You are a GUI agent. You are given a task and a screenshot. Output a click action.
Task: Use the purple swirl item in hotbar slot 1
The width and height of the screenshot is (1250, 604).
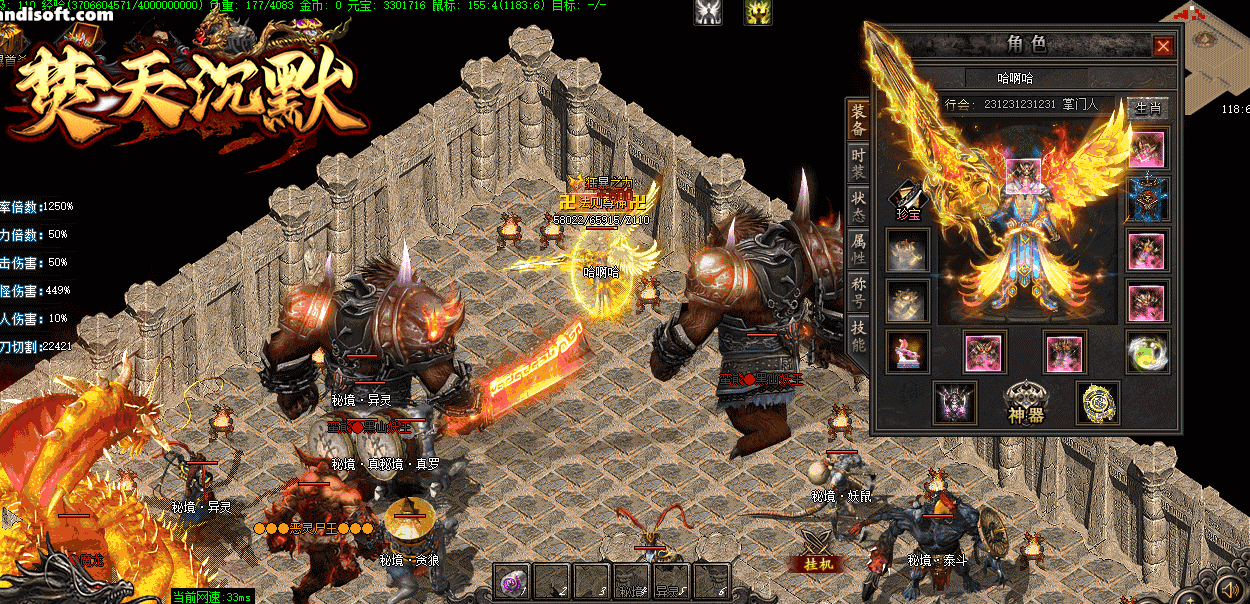pyautogui.click(x=514, y=581)
